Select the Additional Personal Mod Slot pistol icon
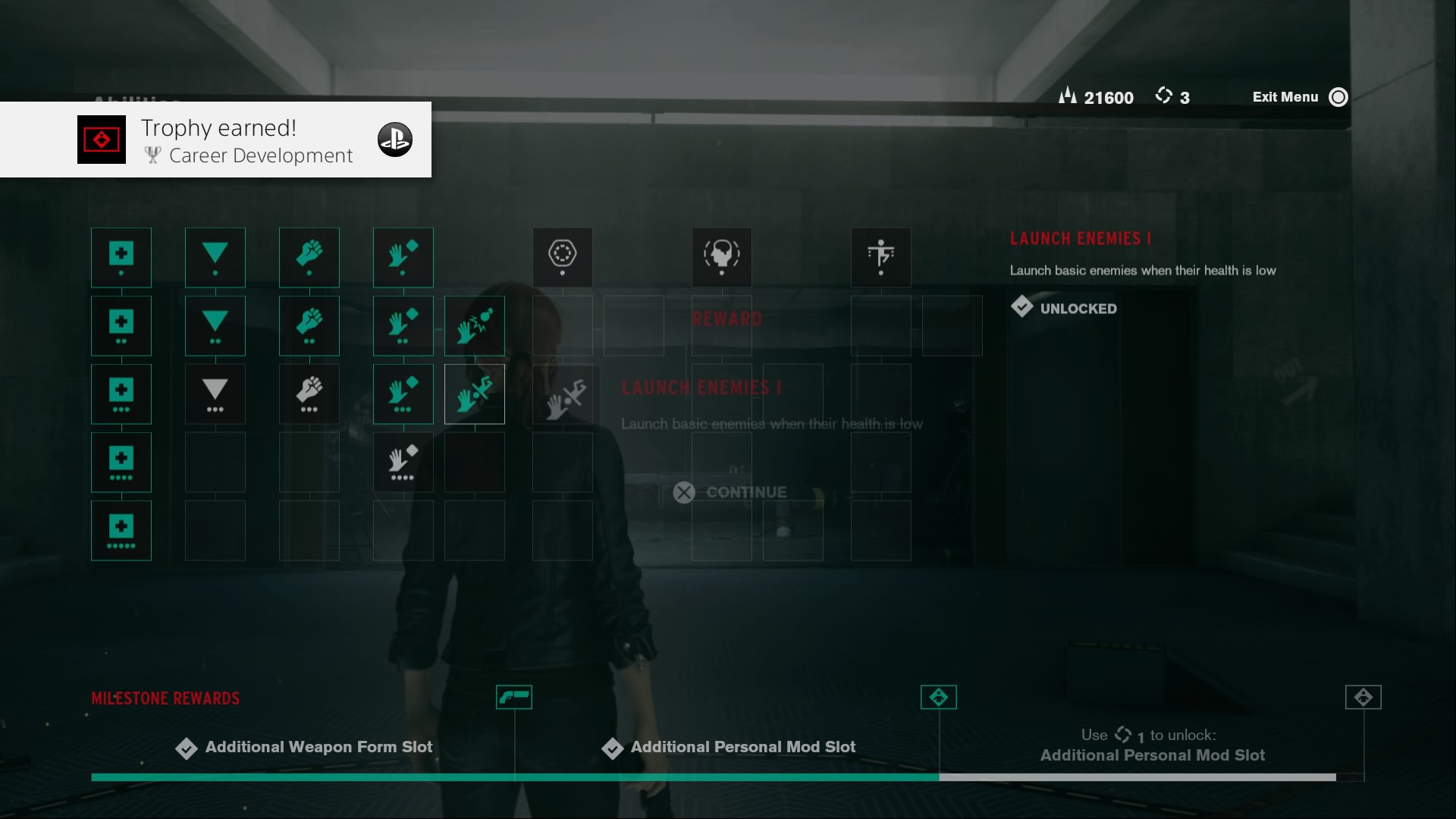Screen dimensions: 1456x819 tap(939, 697)
